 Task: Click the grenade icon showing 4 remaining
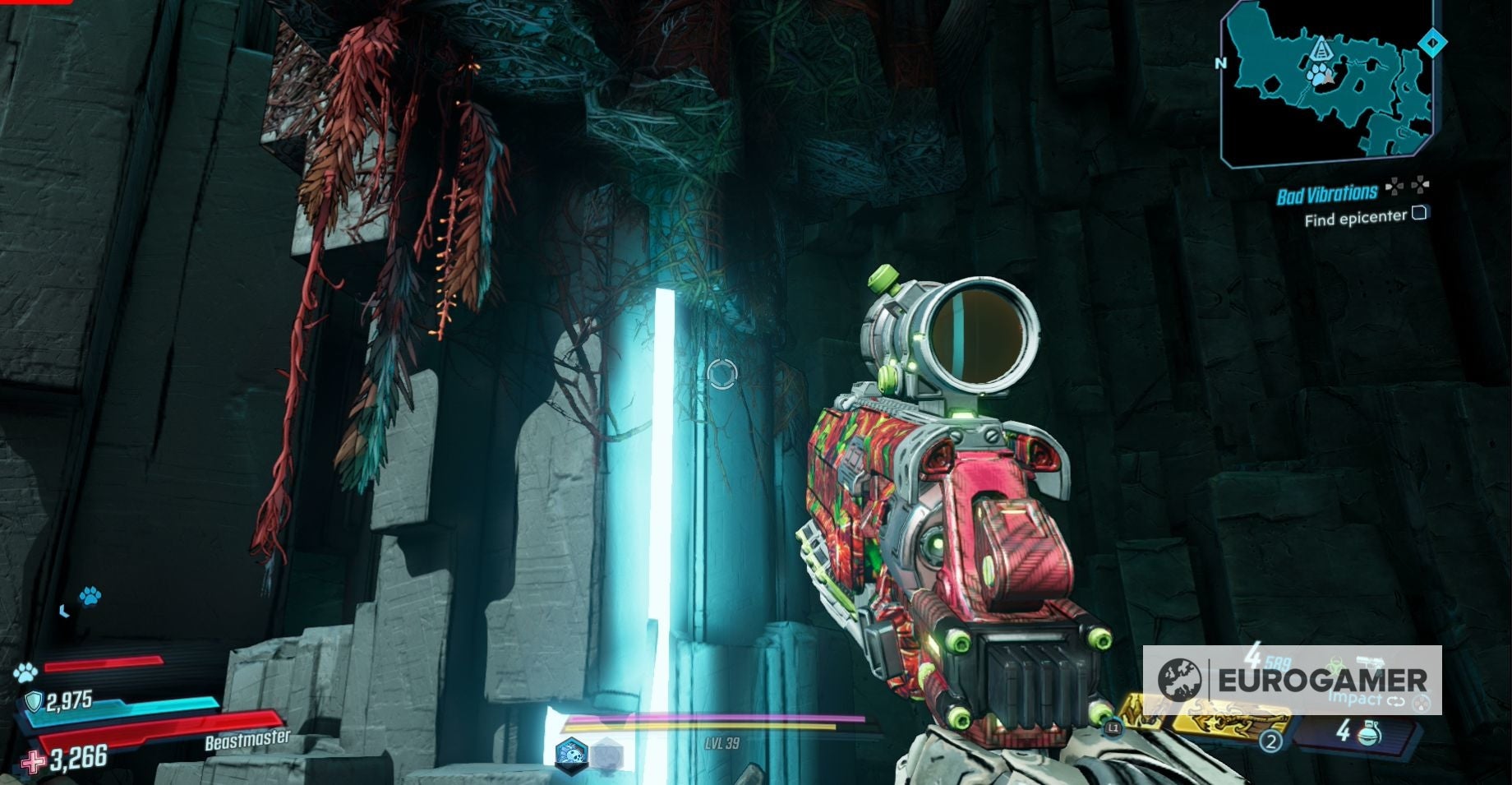click(x=1369, y=736)
